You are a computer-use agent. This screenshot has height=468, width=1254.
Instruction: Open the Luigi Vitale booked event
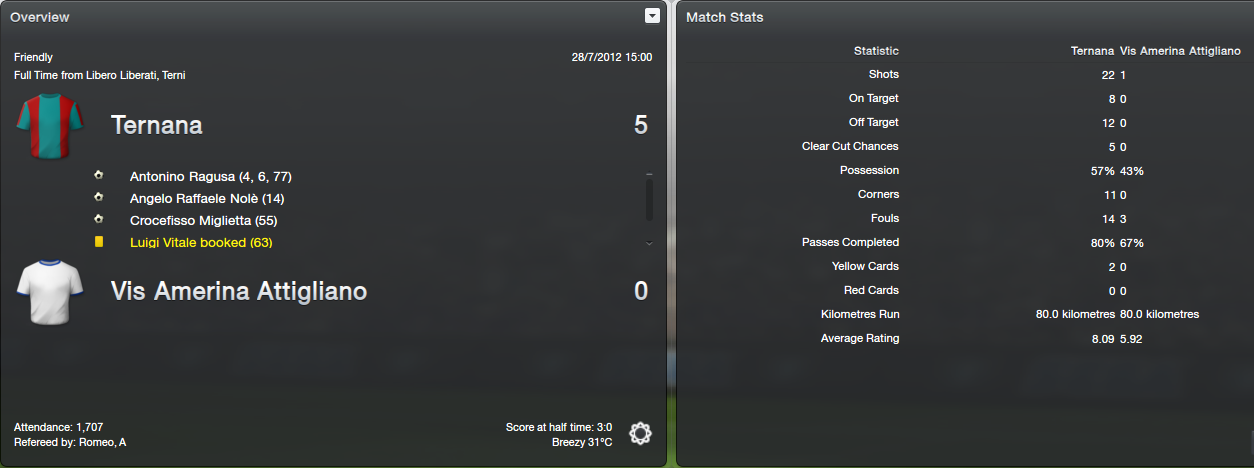point(201,242)
